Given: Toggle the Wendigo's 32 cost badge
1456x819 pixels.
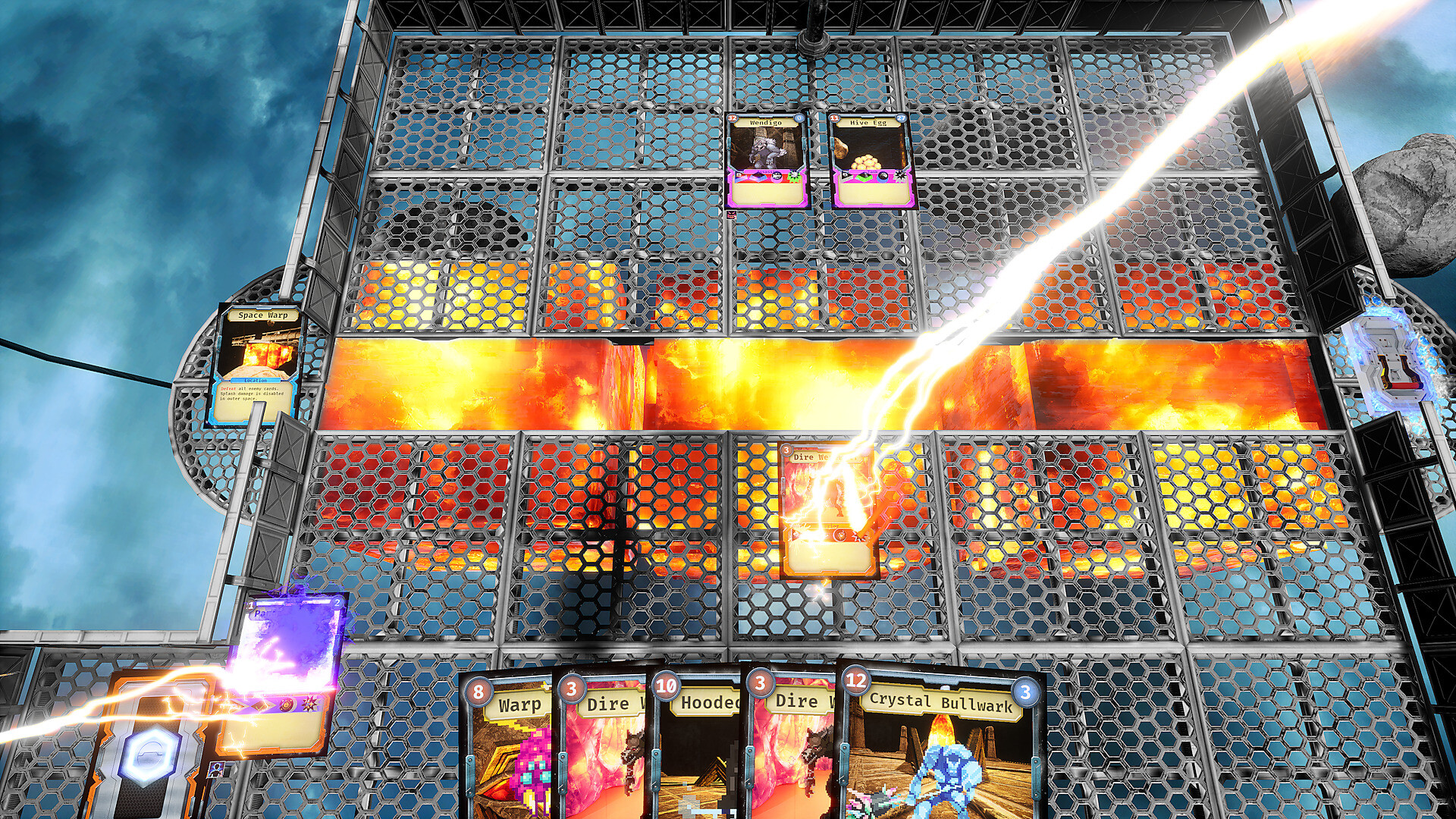Looking at the screenshot, I should [x=732, y=118].
